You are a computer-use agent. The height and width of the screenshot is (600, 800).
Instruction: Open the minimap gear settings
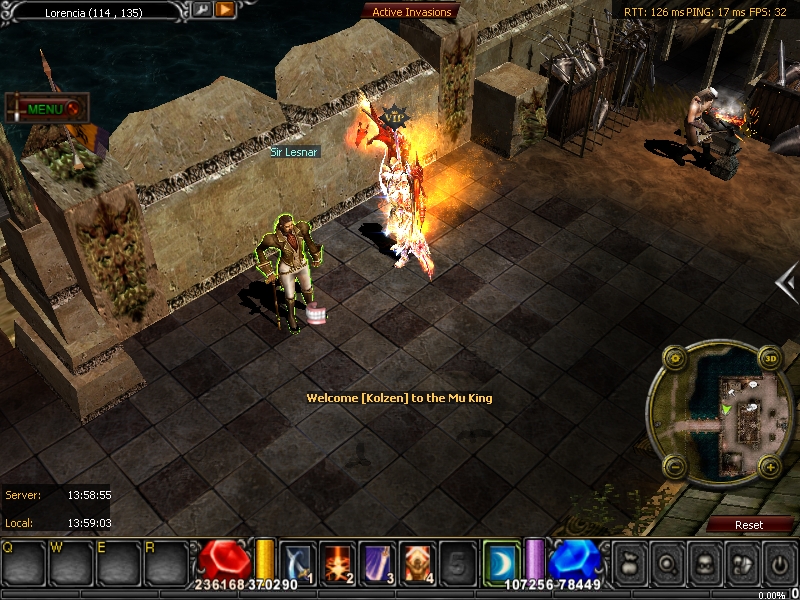tap(673, 358)
